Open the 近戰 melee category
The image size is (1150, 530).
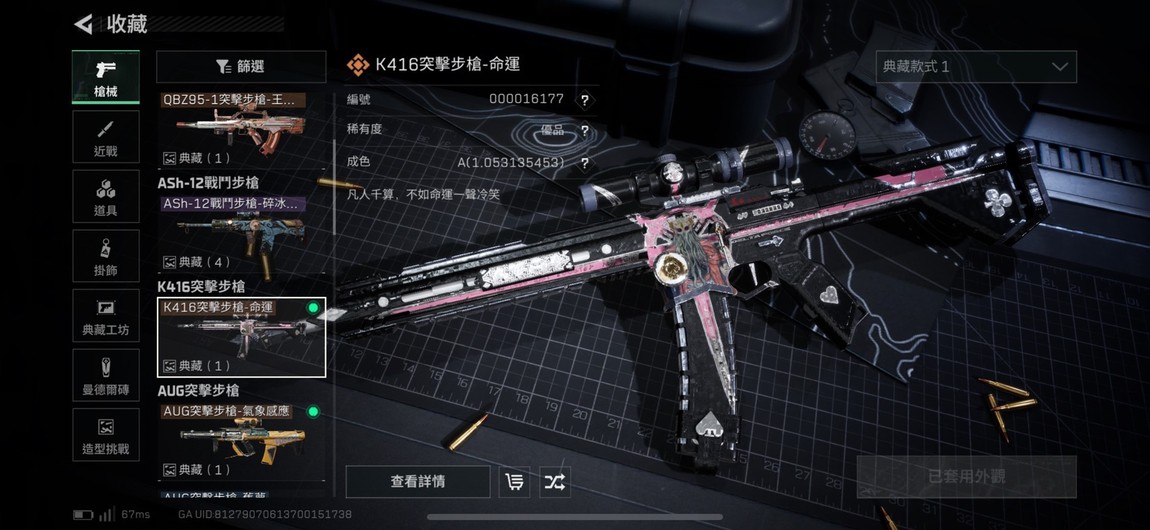[105, 137]
